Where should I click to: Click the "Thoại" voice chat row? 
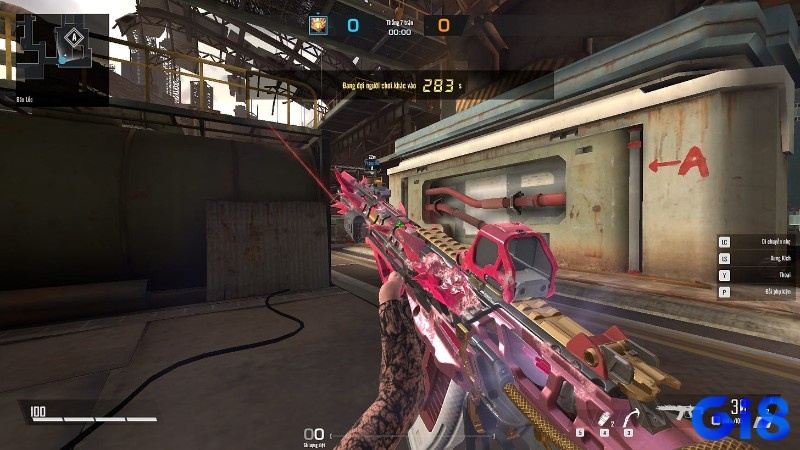click(758, 275)
